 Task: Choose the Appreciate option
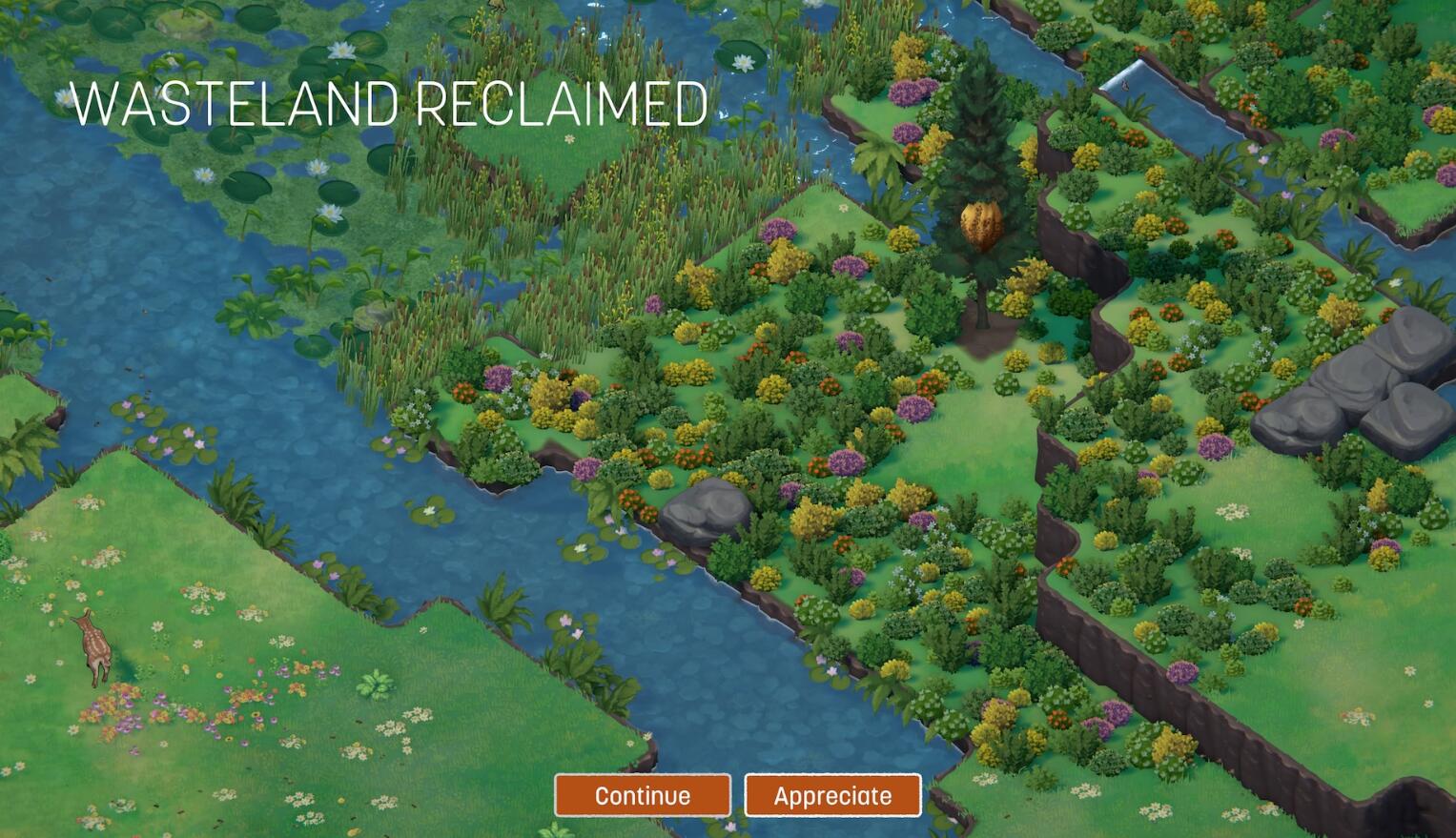(x=832, y=795)
